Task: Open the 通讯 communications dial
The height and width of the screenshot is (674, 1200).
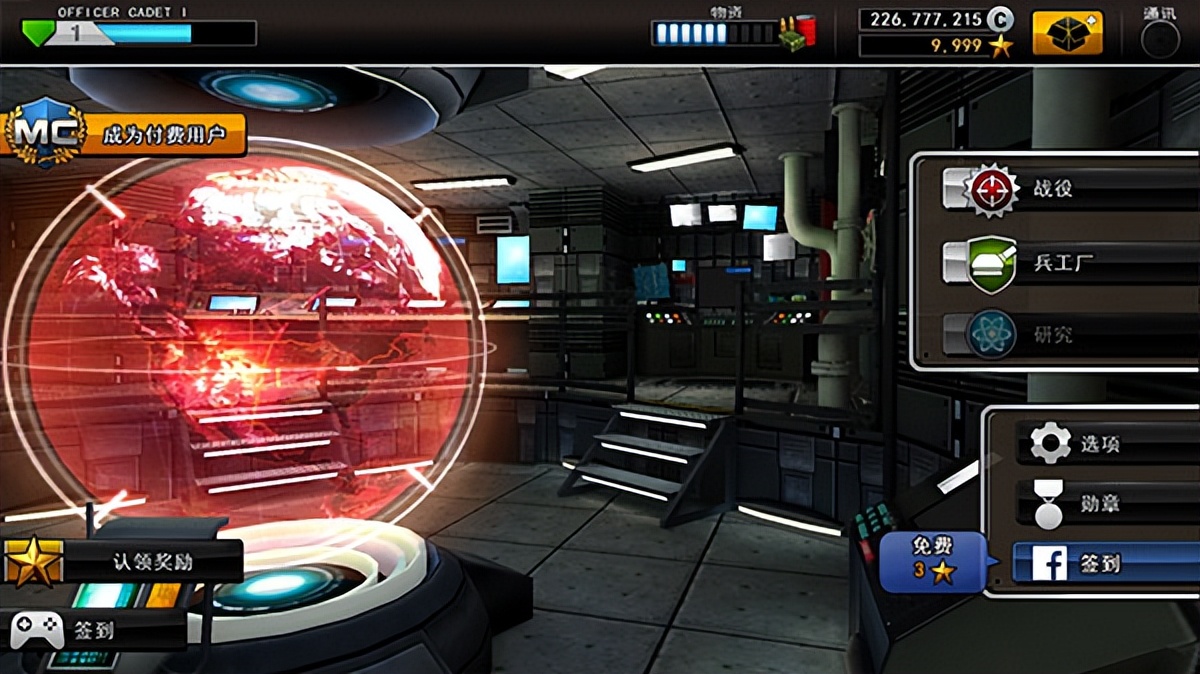Action: pos(1160,36)
